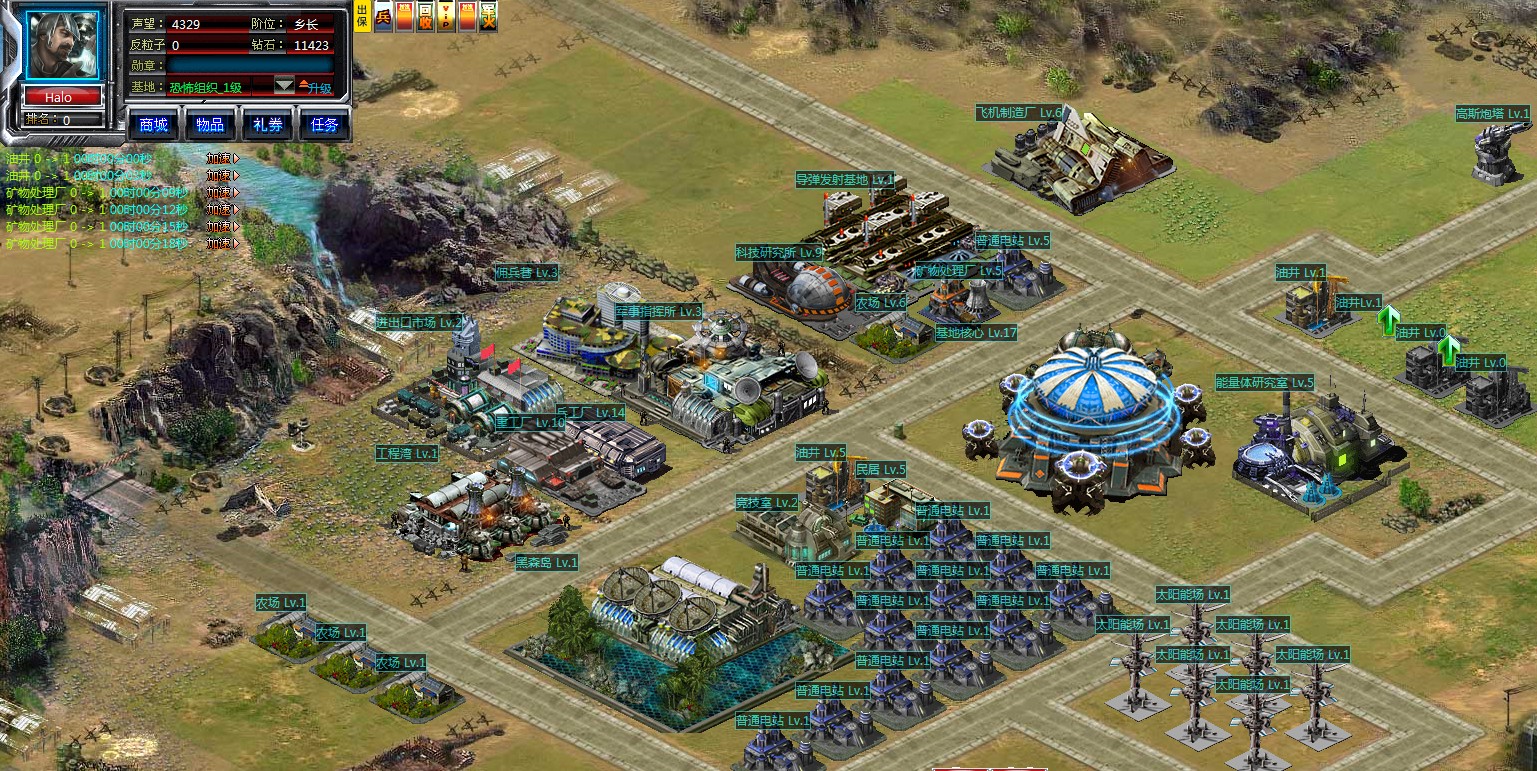Select the 科技研究所 Lv.9 building label

779,253
